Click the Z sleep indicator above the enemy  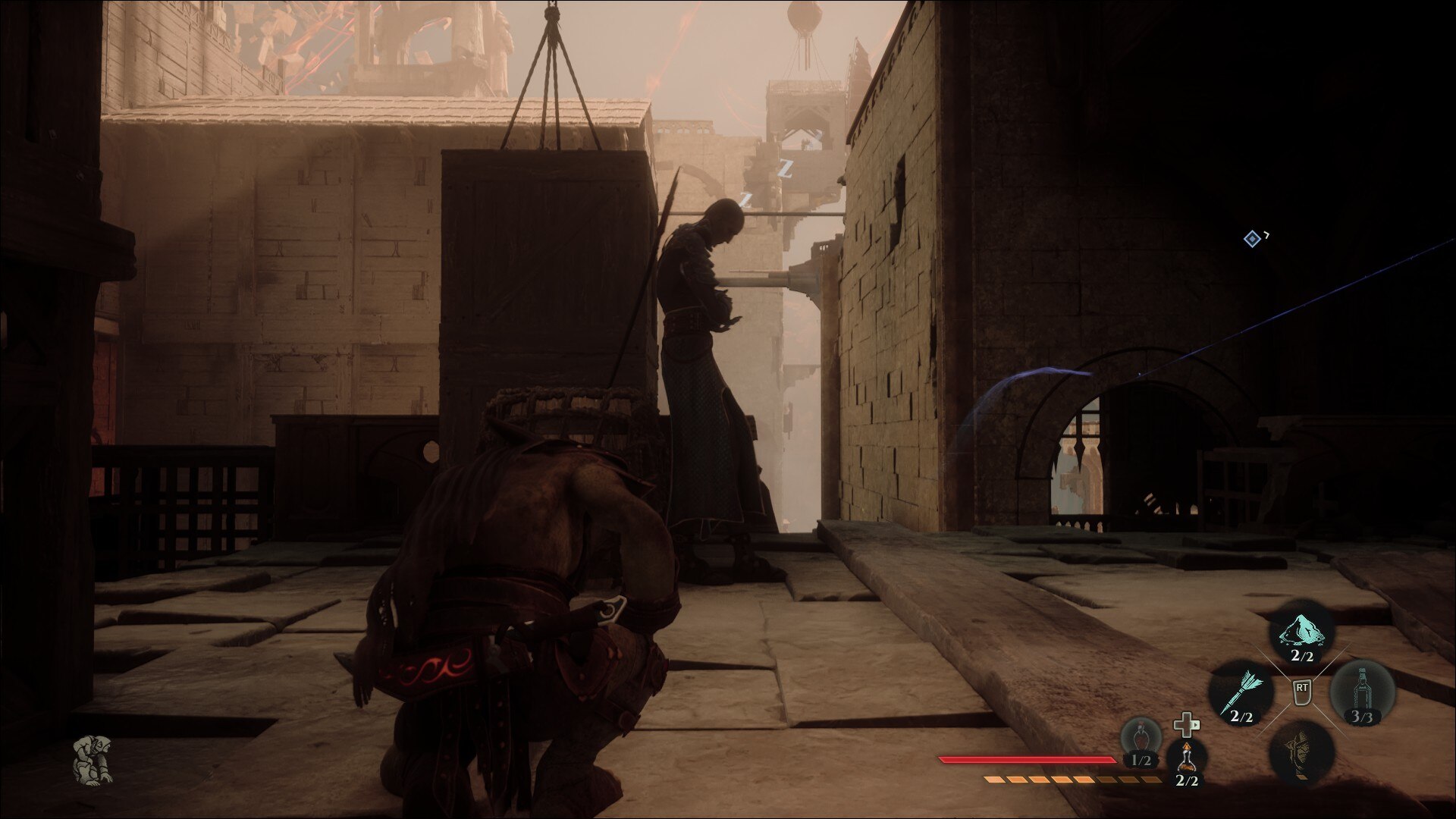pyautogui.click(x=785, y=168)
